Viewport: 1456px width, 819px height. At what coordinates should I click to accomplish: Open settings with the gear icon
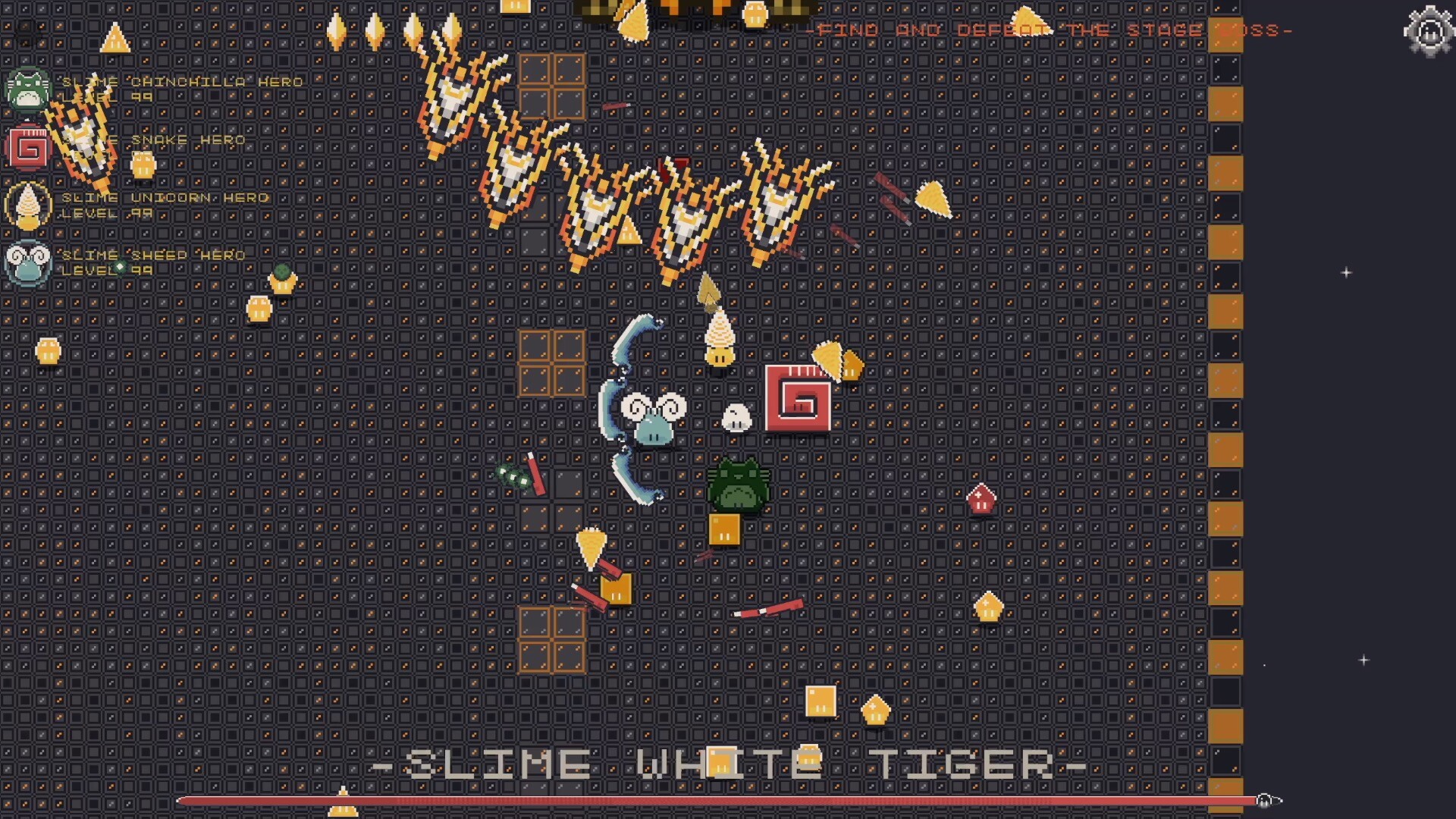click(1429, 32)
